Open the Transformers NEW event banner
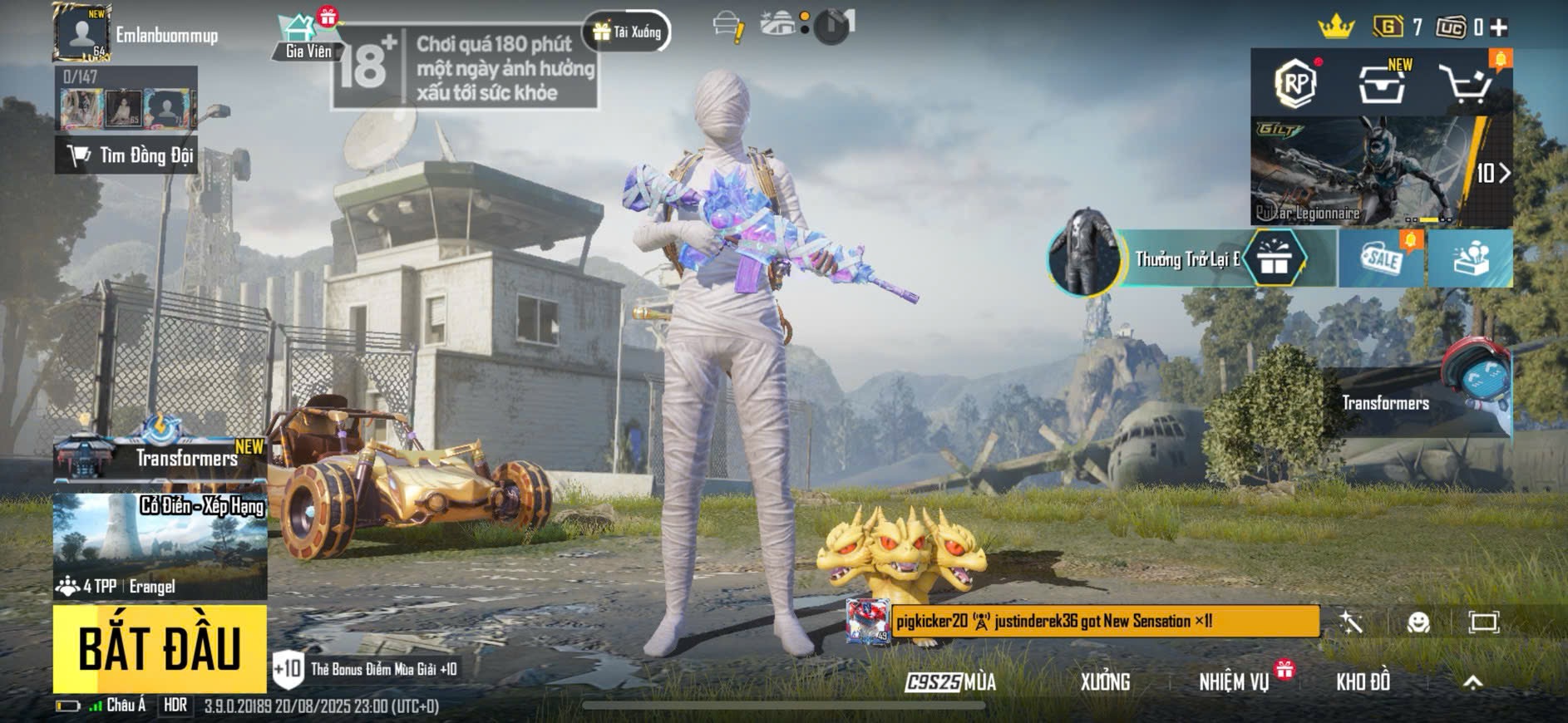The image size is (1568, 723). pos(160,455)
